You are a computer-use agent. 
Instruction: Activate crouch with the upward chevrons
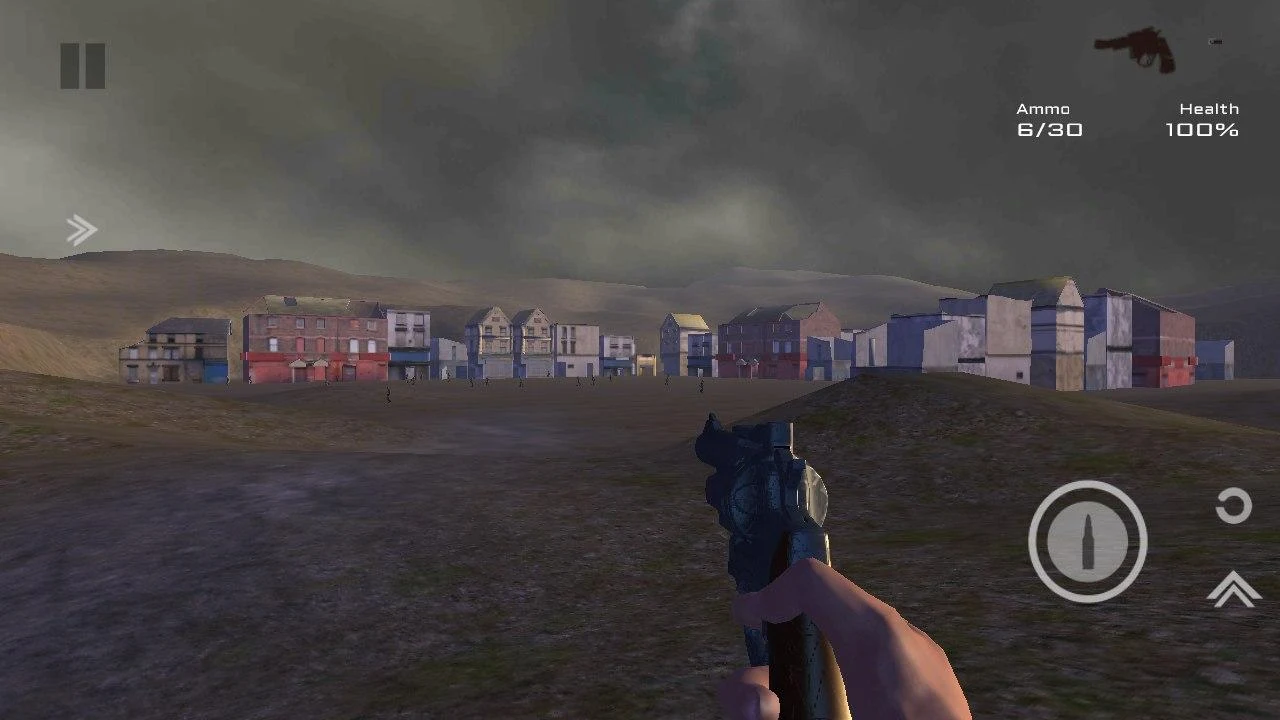coord(1232,592)
